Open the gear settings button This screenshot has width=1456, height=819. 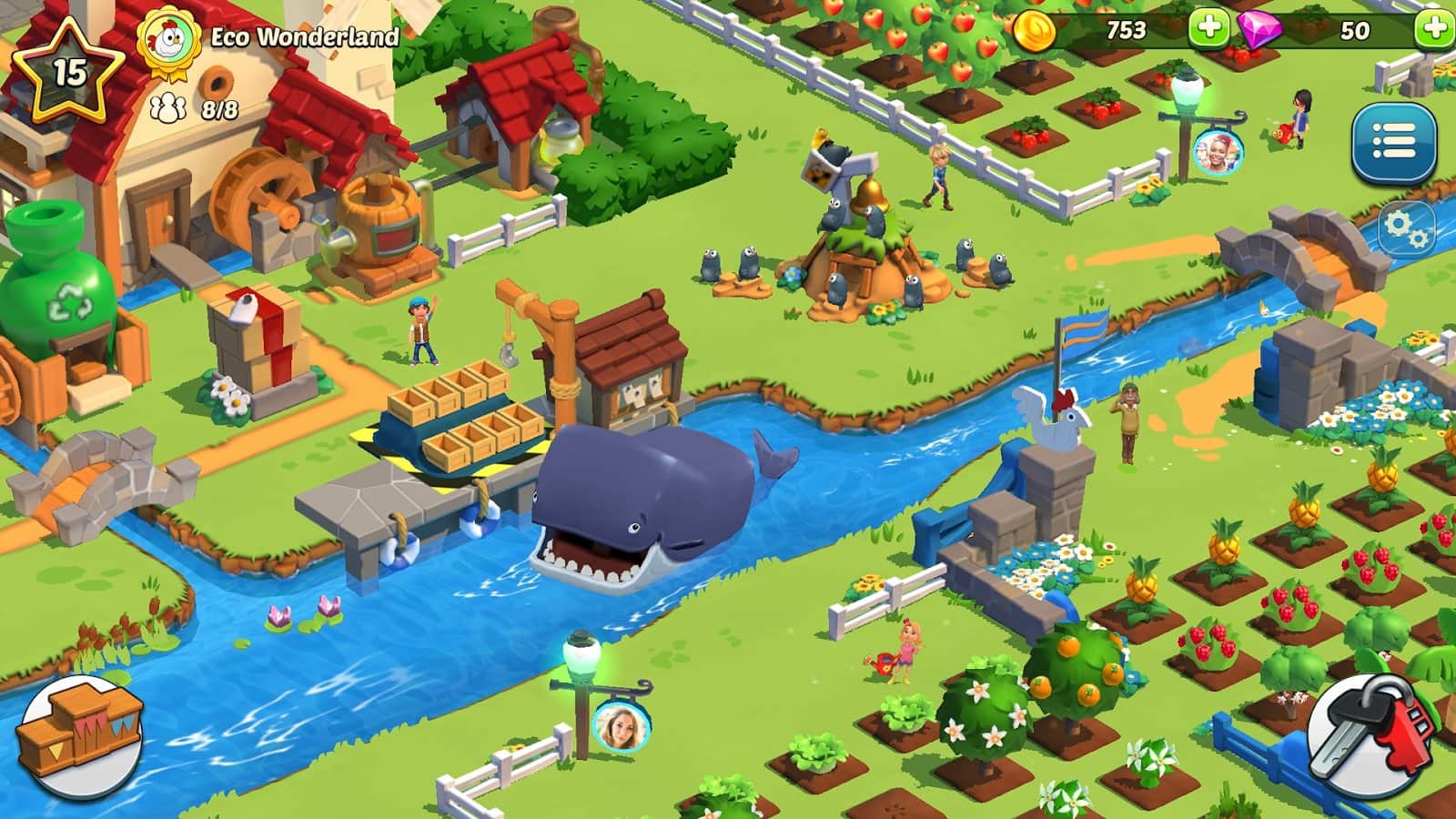pyautogui.click(x=1406, y=229)
